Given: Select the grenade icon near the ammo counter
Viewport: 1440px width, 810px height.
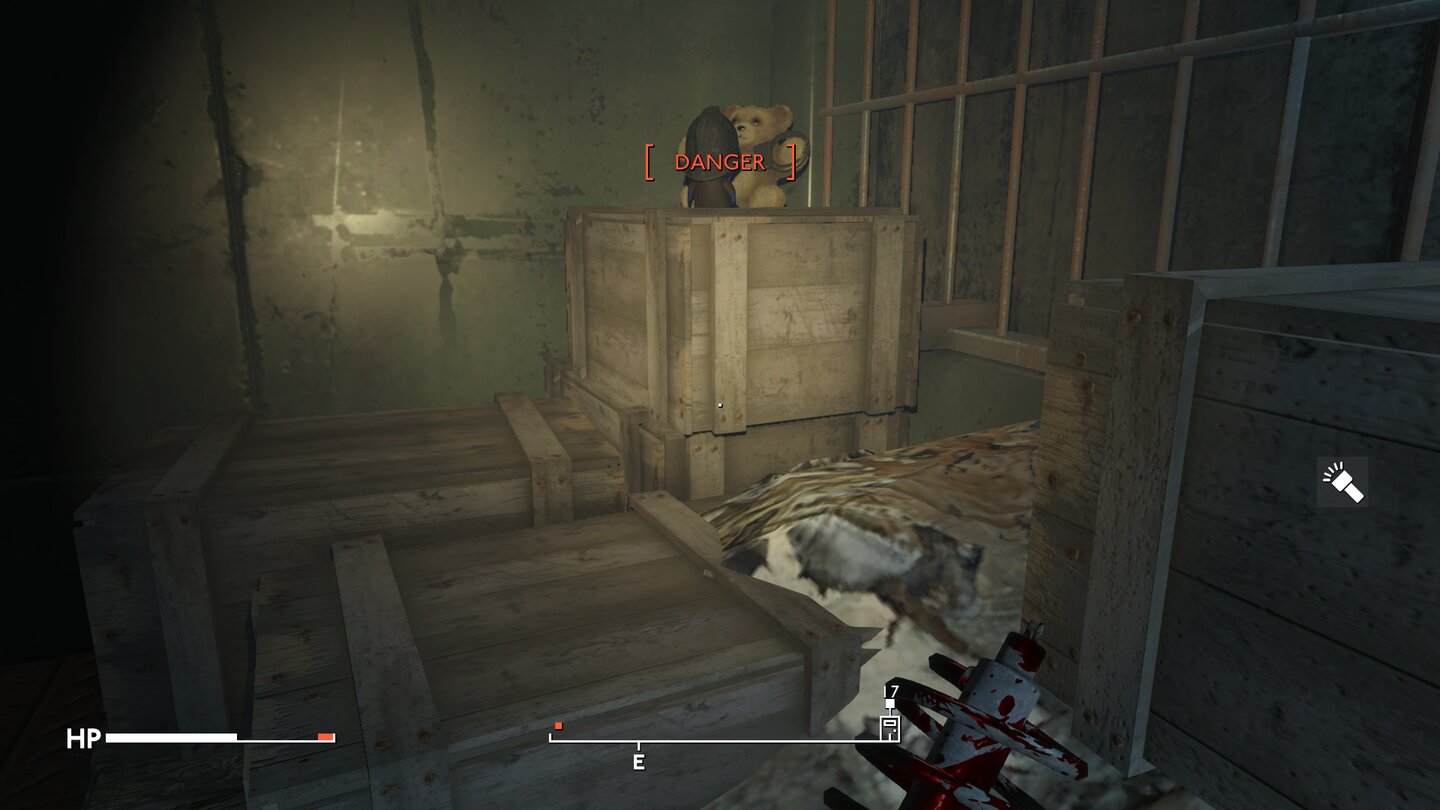Looking at the screenshot, I should pyautogui.click(x=888, y=728).
